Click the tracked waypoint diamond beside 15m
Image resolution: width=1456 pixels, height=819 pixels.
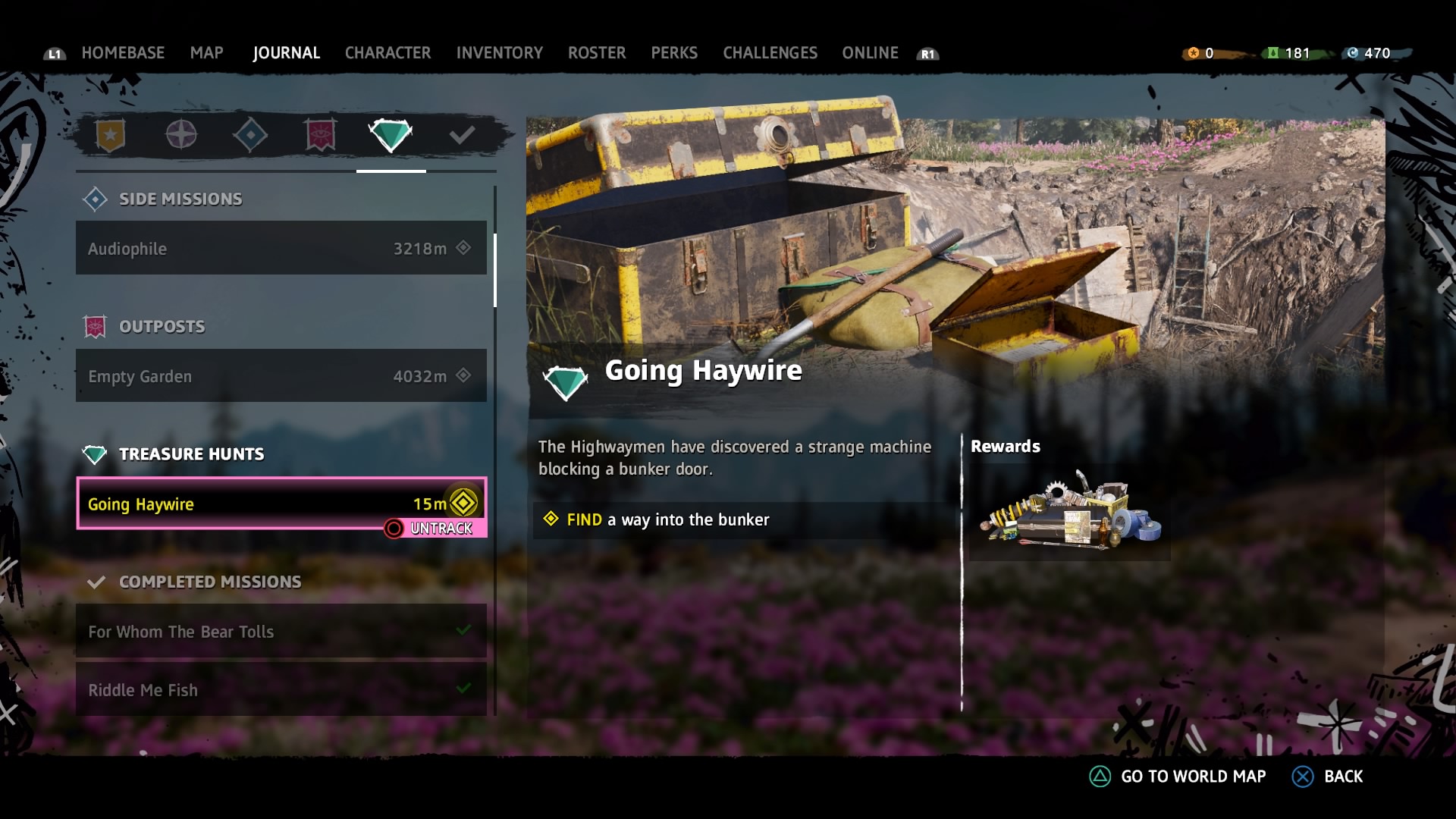coord(463,502)
